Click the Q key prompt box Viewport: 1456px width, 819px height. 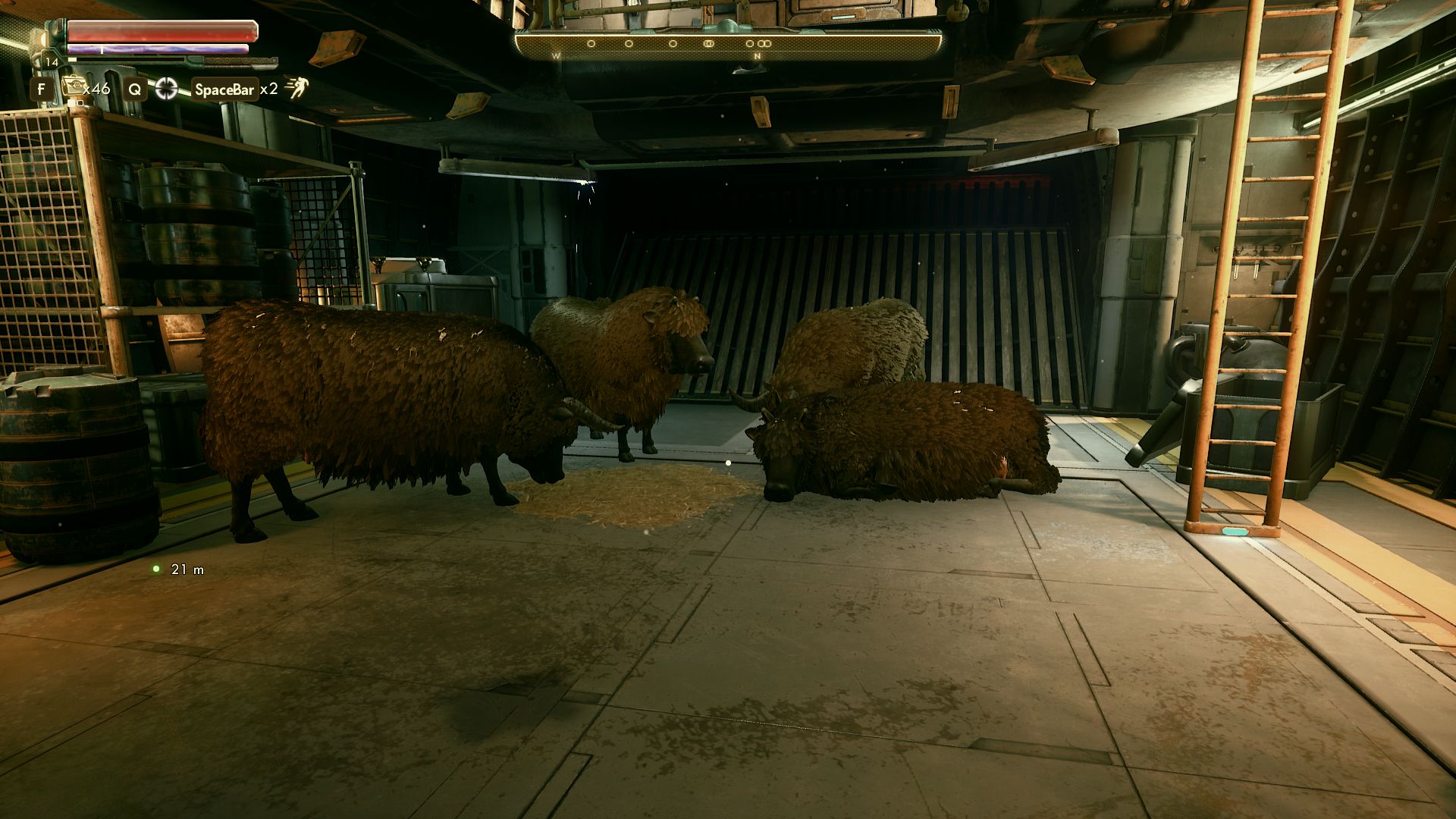point(134,89)
